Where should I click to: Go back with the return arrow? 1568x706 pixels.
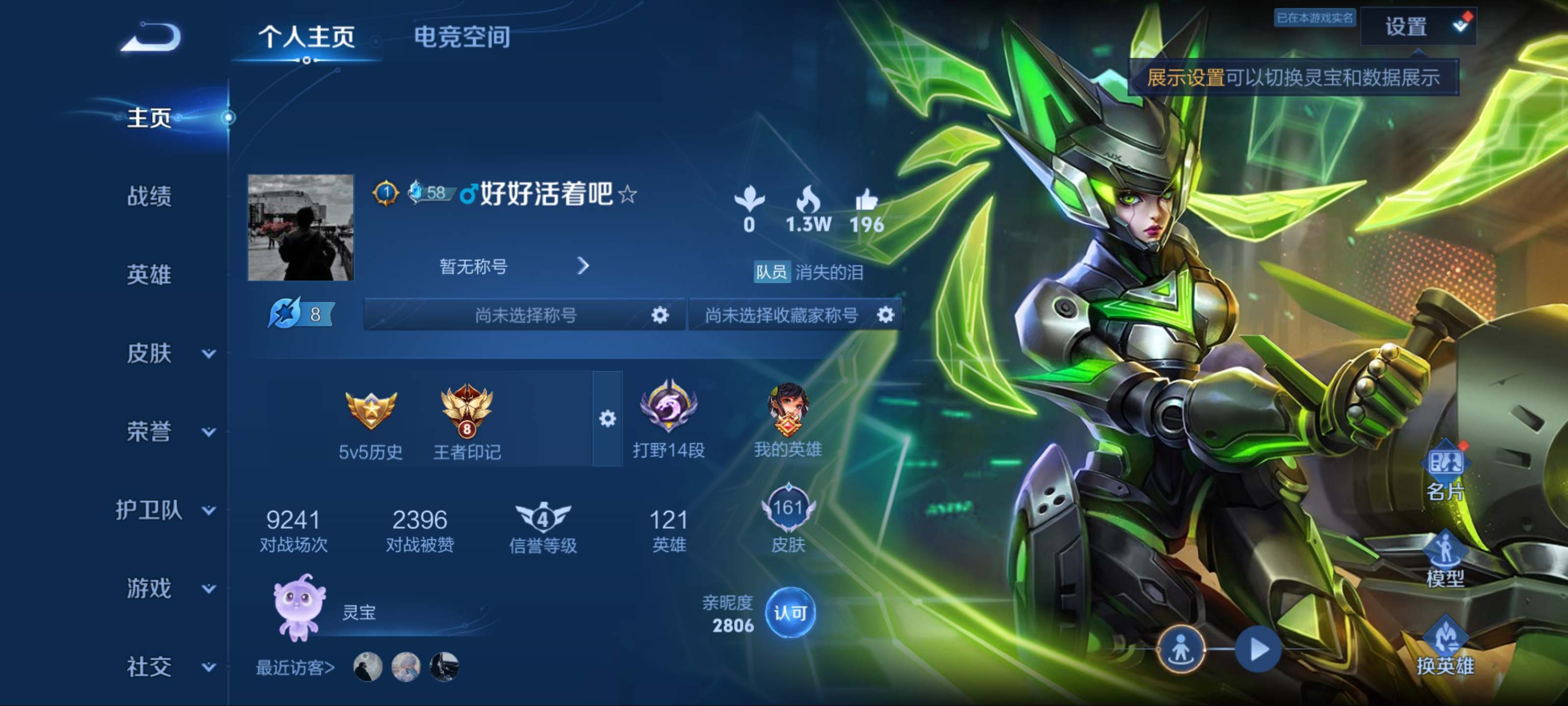pos(151,37)
